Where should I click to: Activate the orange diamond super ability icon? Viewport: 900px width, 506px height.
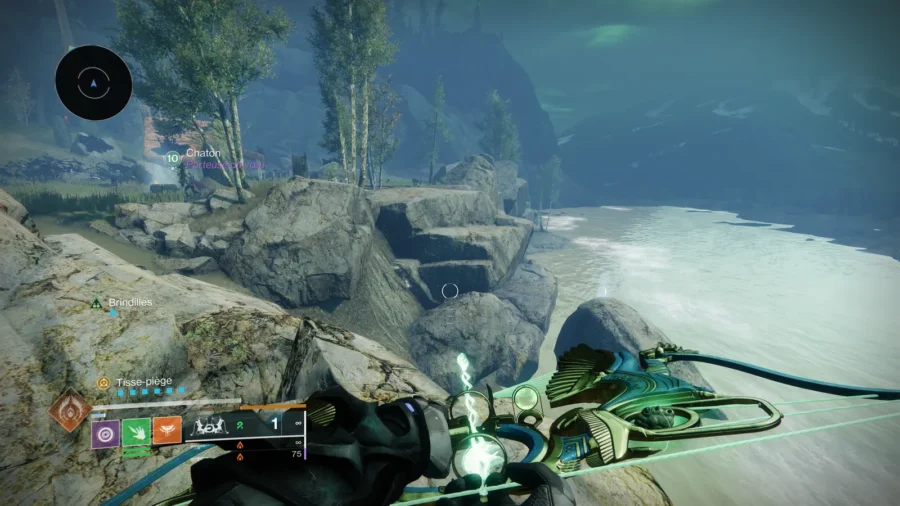coord(69,411)
